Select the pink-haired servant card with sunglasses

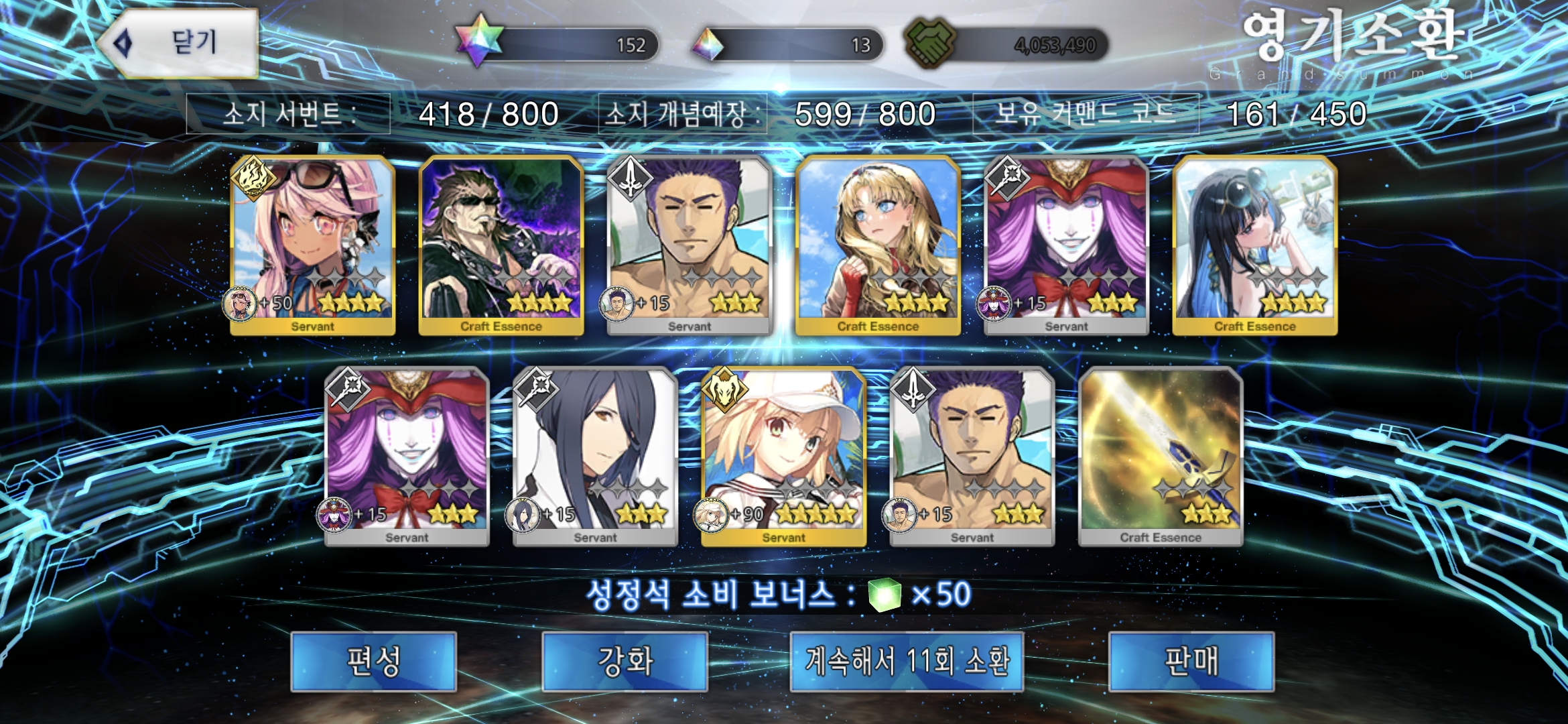(x=312, y=245)
